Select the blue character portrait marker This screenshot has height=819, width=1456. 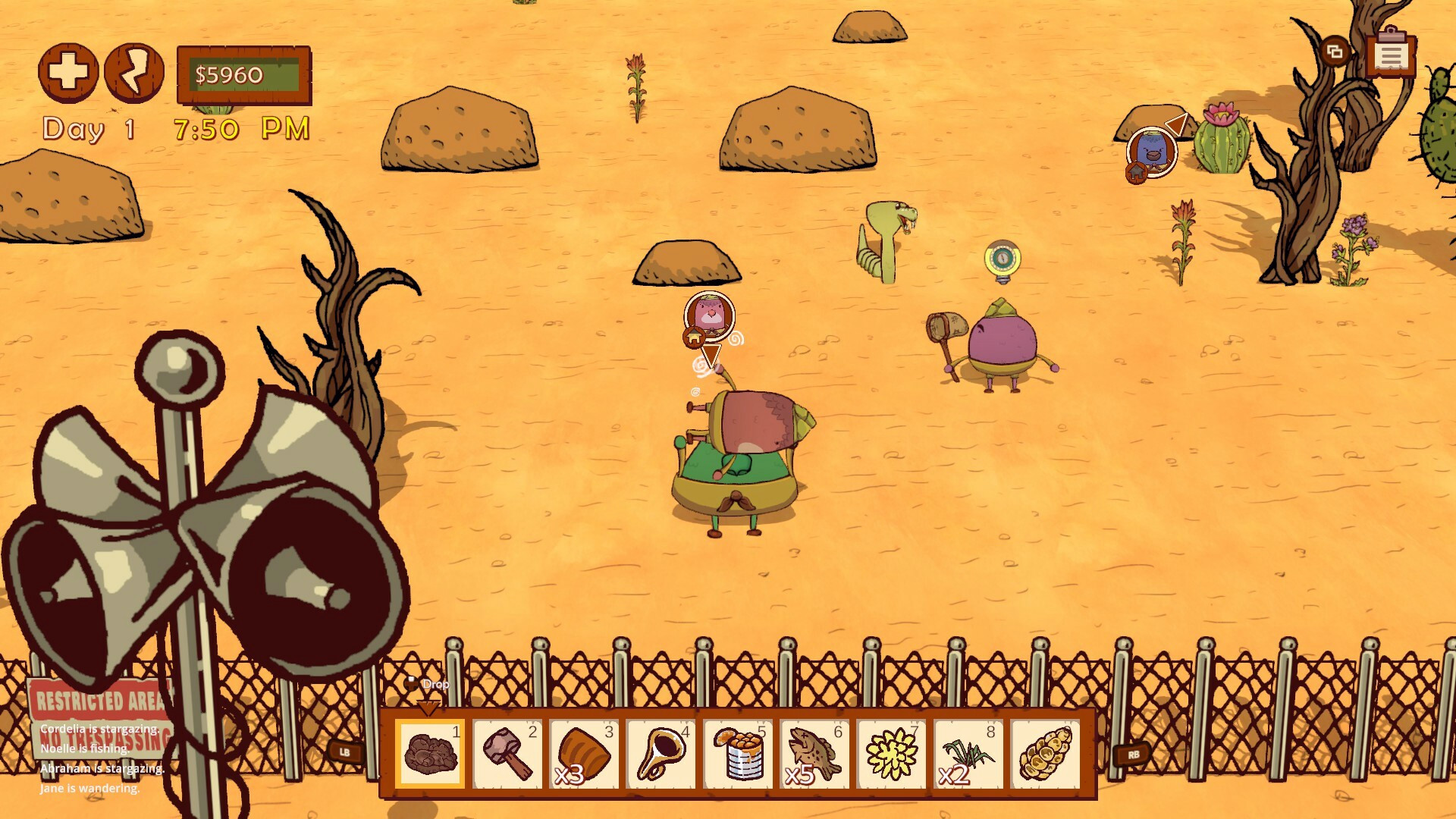click(1152, 152)
